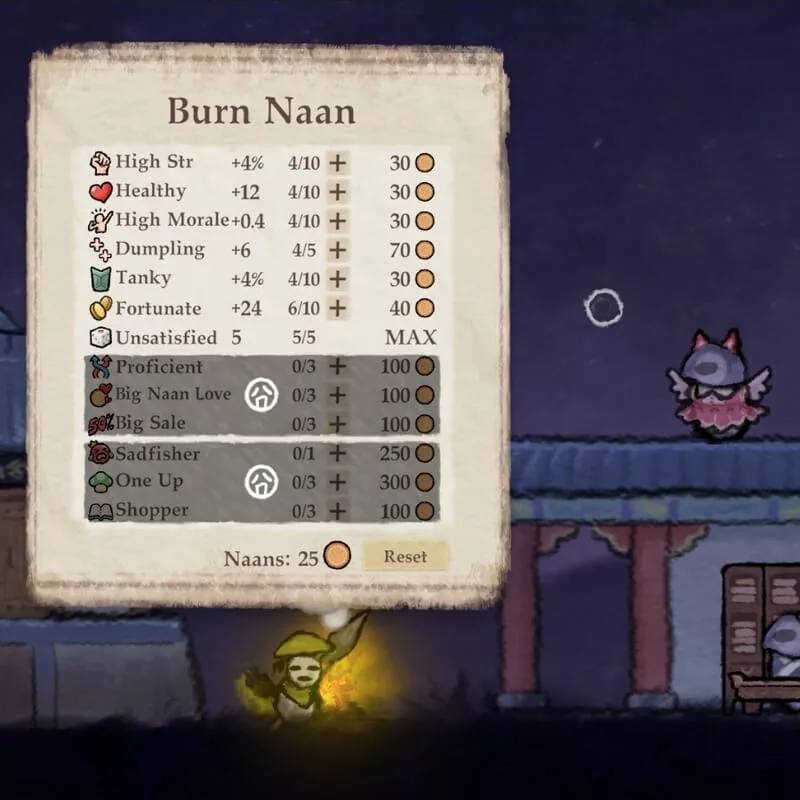The image size is (800, 800).
Task: Raise the Tanky upgrade by one
Action: [338, 279]
